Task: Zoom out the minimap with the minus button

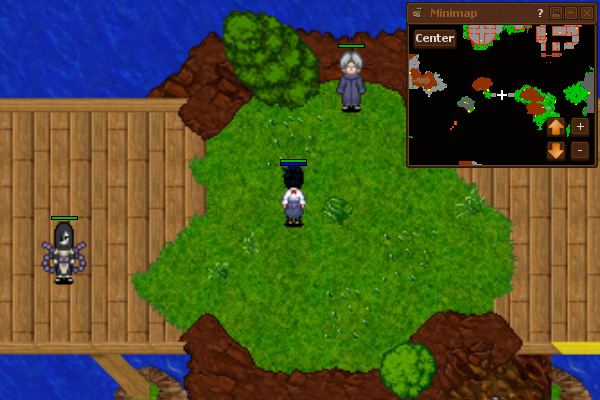Action: [580, 151]
